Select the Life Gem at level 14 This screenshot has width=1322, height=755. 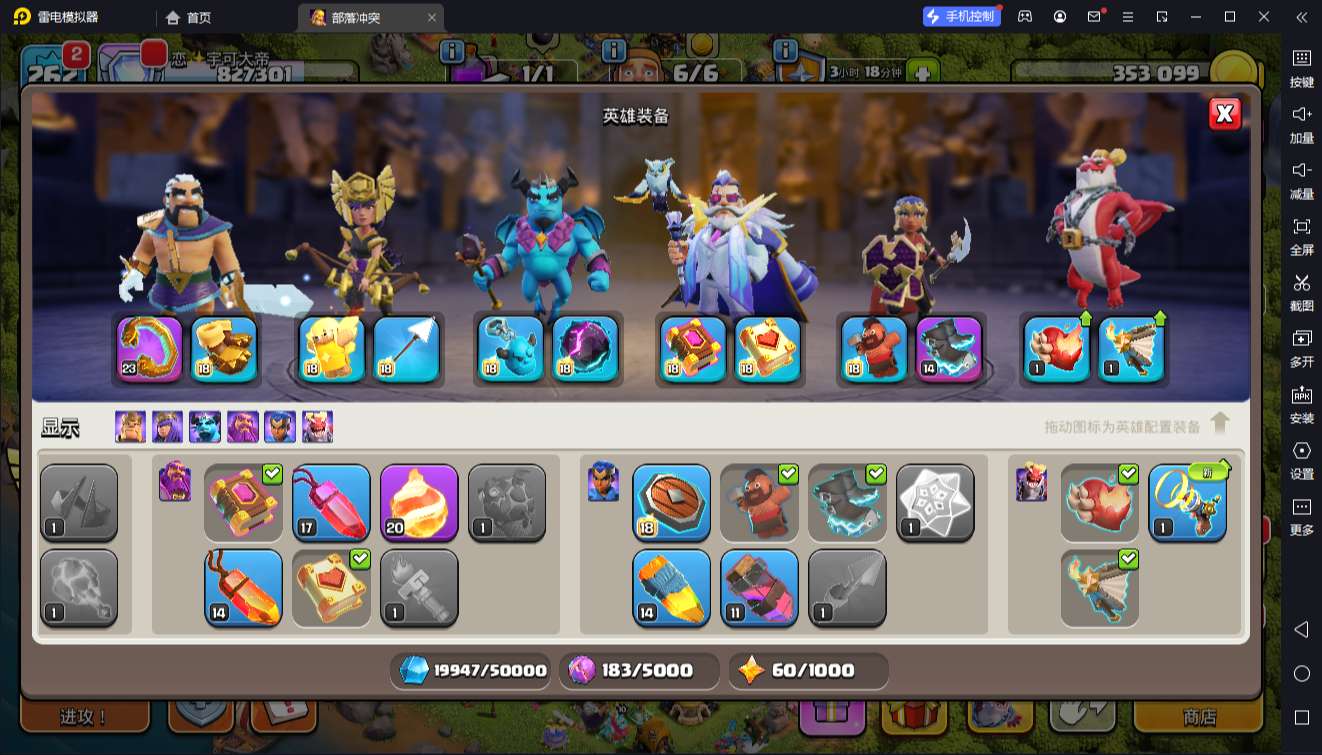(x=243, y=588)
